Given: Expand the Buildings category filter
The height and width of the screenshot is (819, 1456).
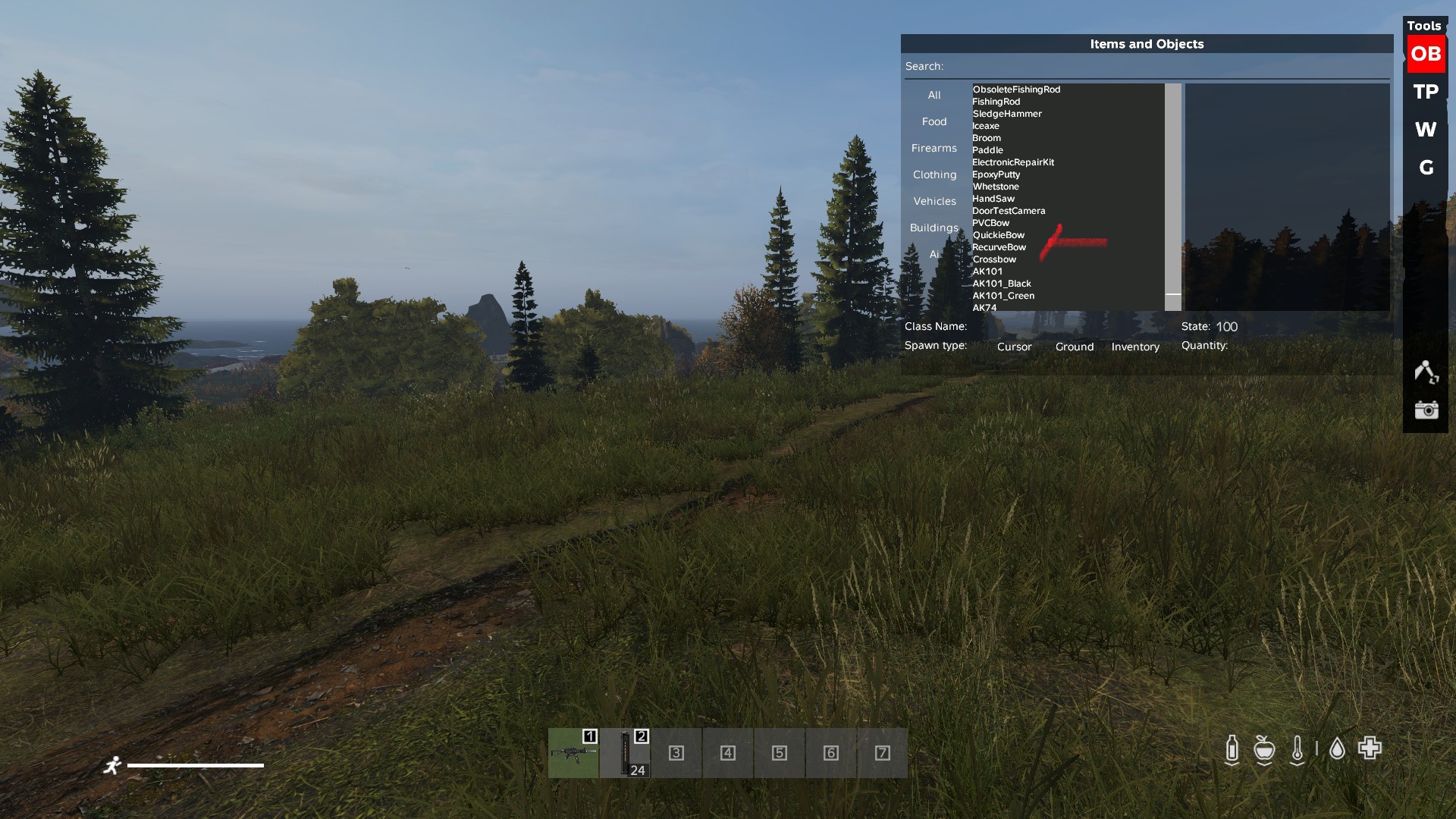Looking at the screenshot, I should [934, 227].
